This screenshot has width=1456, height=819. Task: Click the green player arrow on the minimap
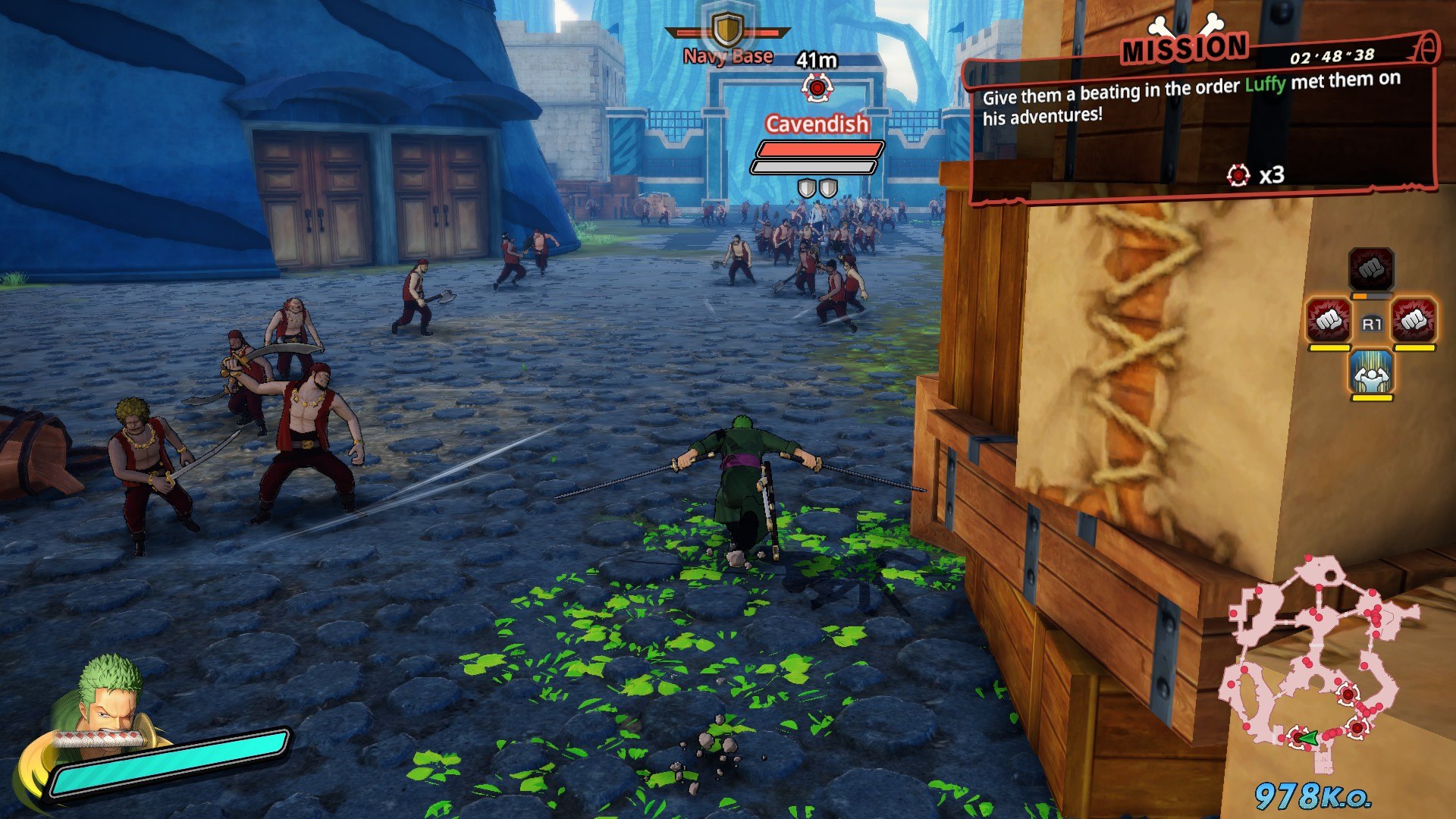pyautogui.click(x=1307, y=737)
